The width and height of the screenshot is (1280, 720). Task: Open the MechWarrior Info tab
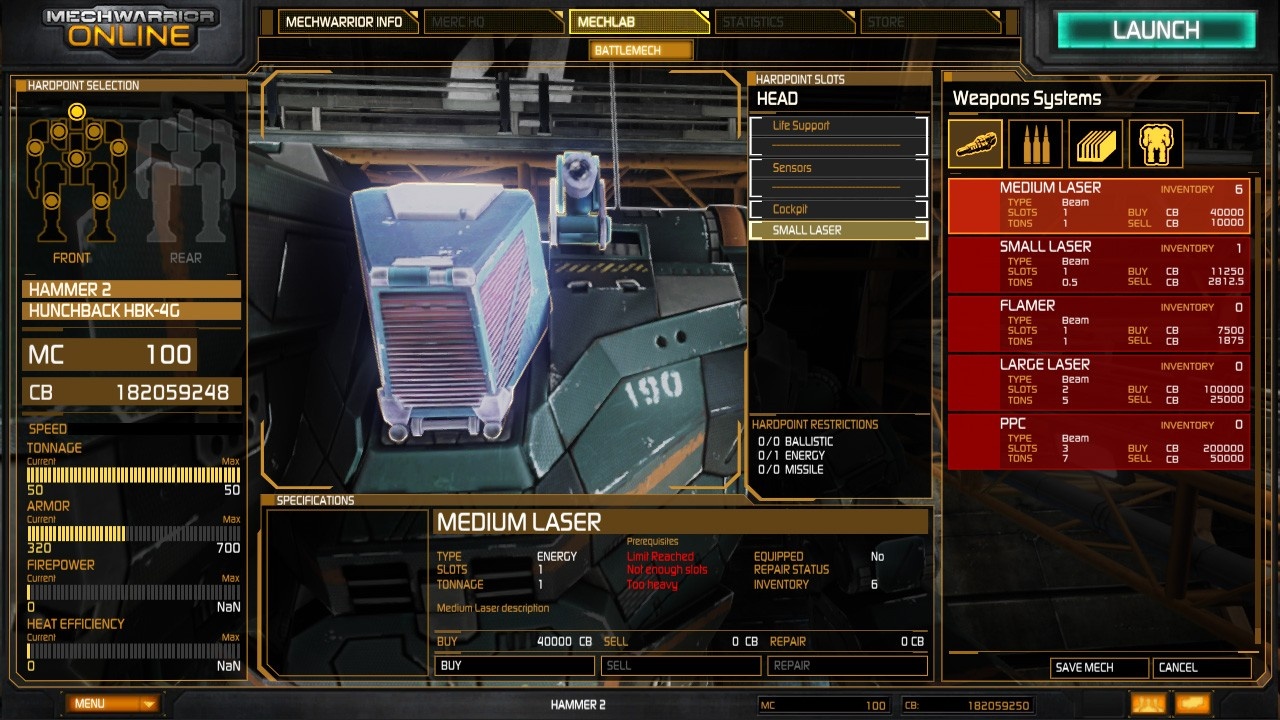click(344, 22)
